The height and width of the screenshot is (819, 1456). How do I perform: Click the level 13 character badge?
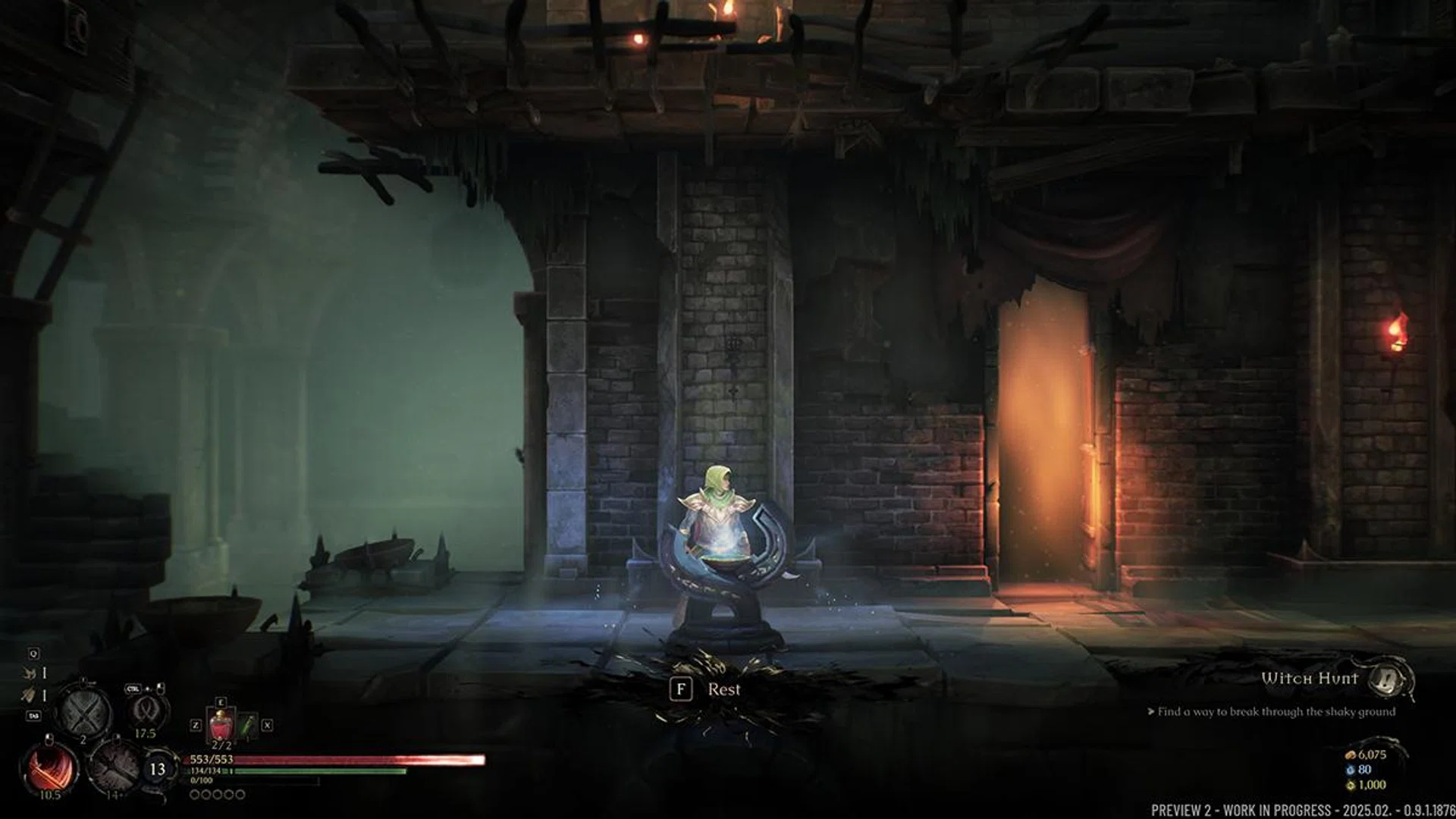(x=158, y=769)
